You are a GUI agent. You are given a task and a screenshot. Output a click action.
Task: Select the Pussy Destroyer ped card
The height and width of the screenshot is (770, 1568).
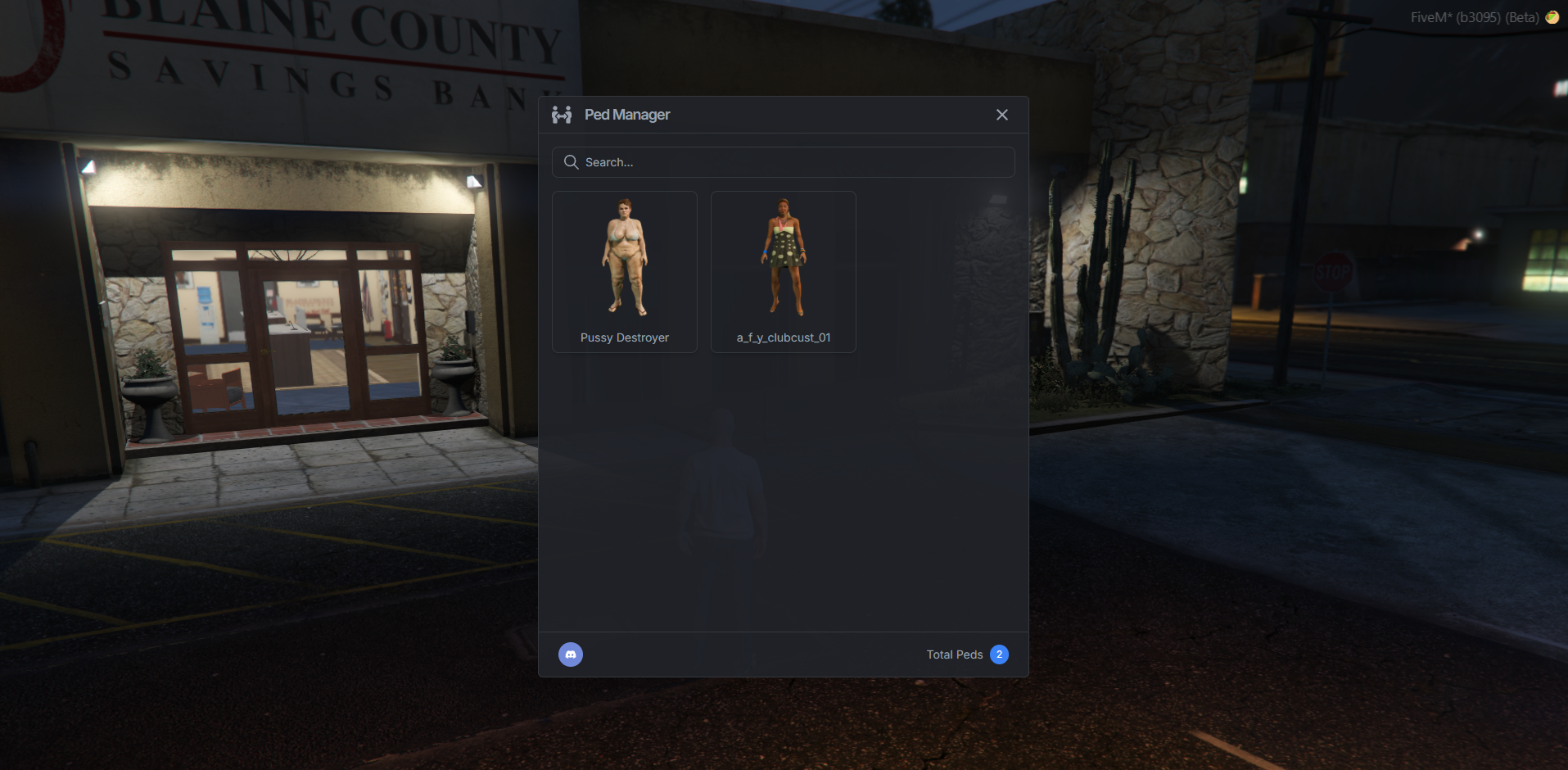pos(624,271)
